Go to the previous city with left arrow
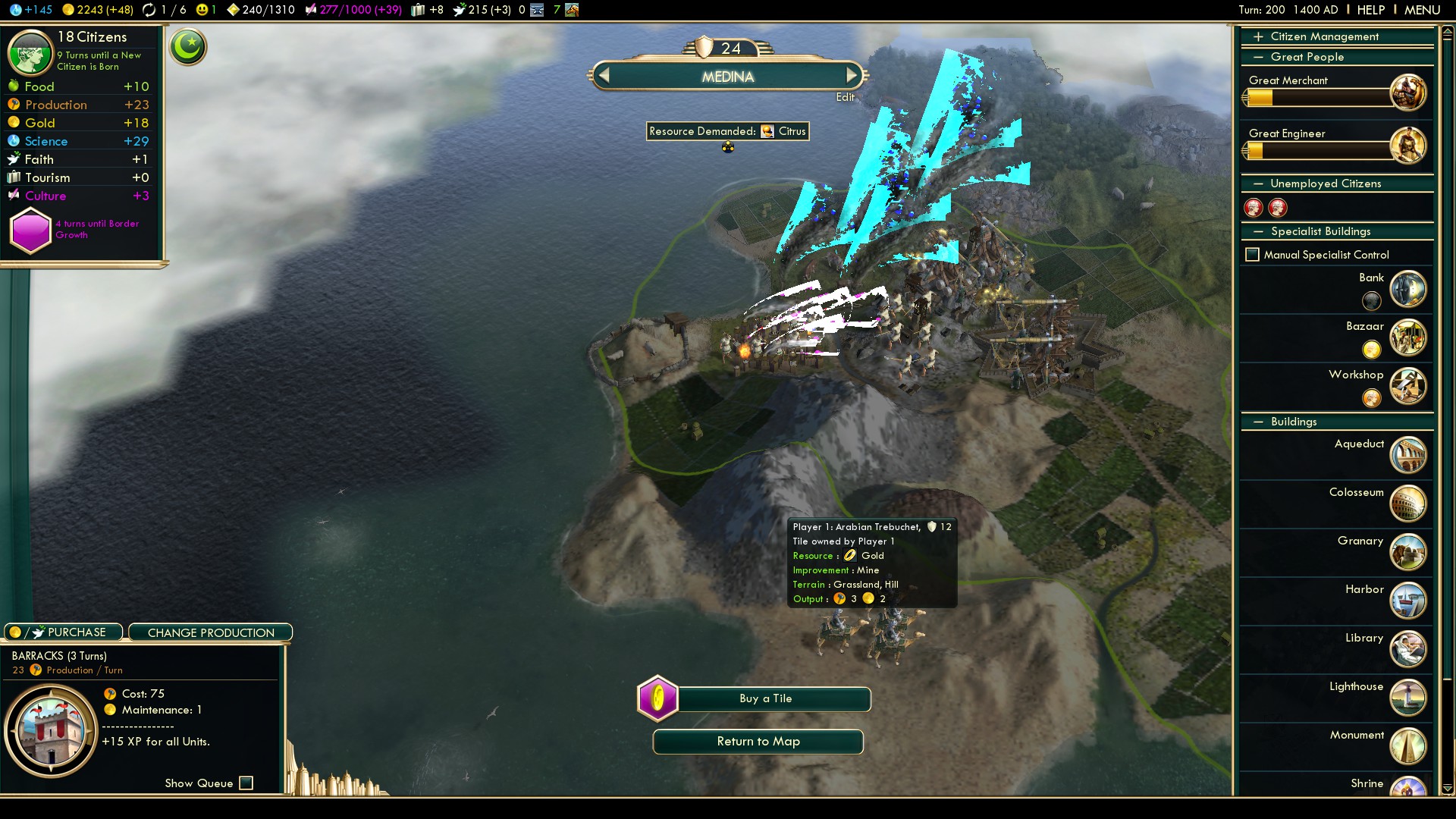1456x819 pixels. (604, 76)
